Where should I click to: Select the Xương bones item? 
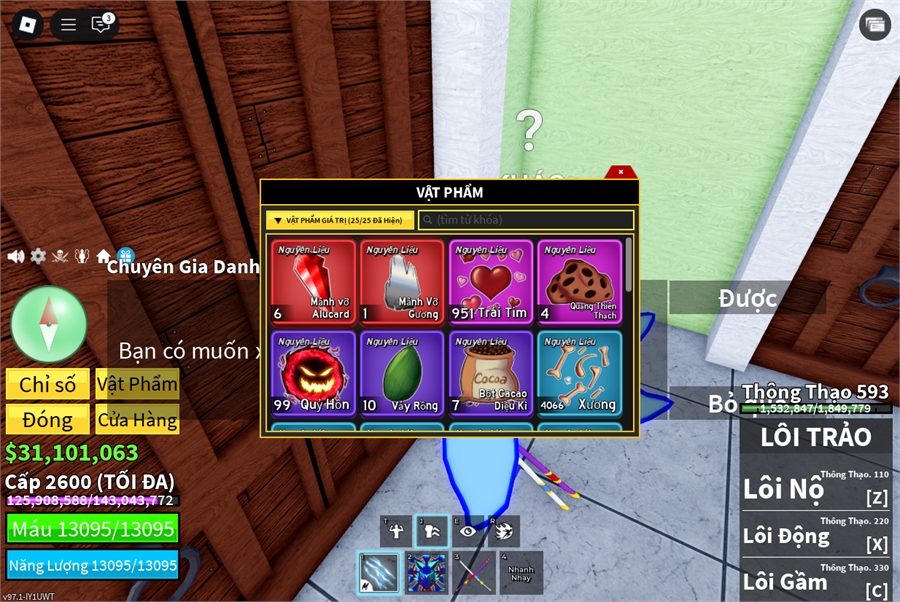pyautogui.click(x=579, y=373)
